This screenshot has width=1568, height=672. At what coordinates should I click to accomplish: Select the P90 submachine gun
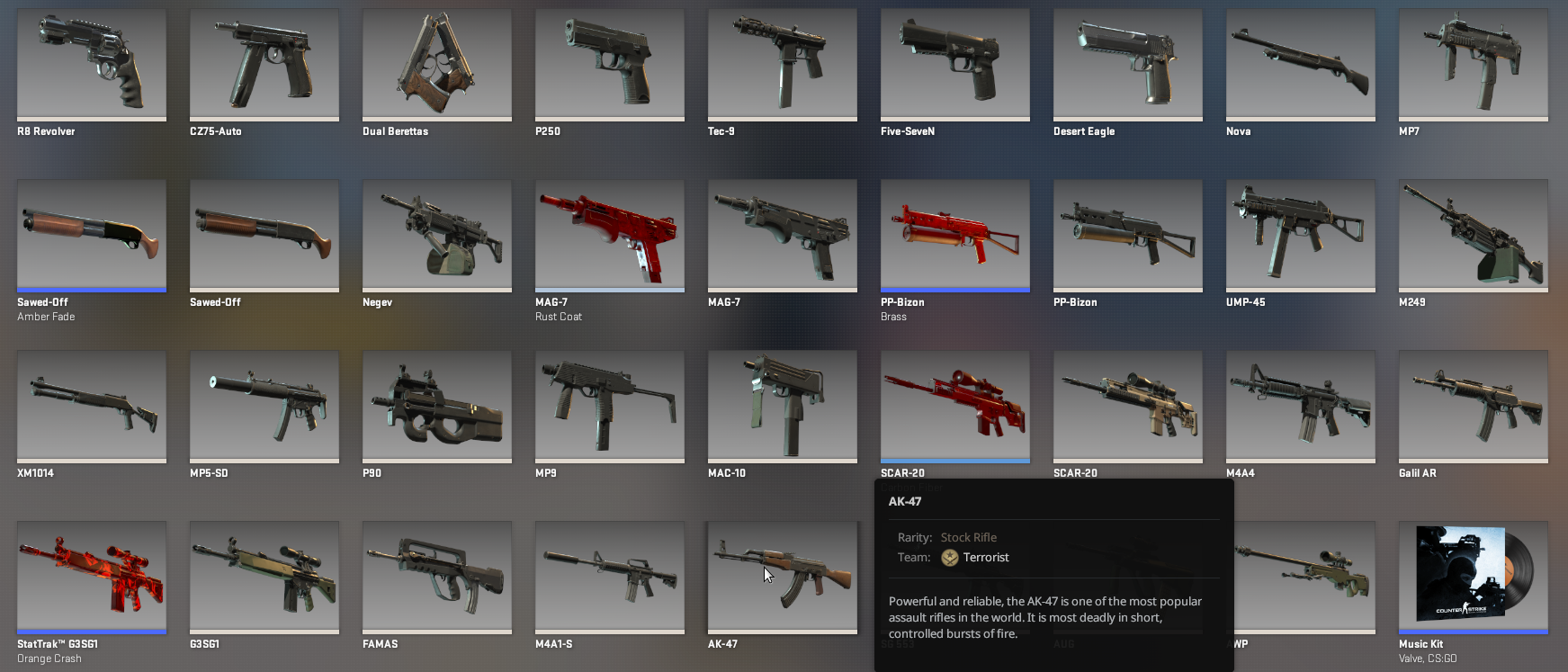tap(436, 405)
